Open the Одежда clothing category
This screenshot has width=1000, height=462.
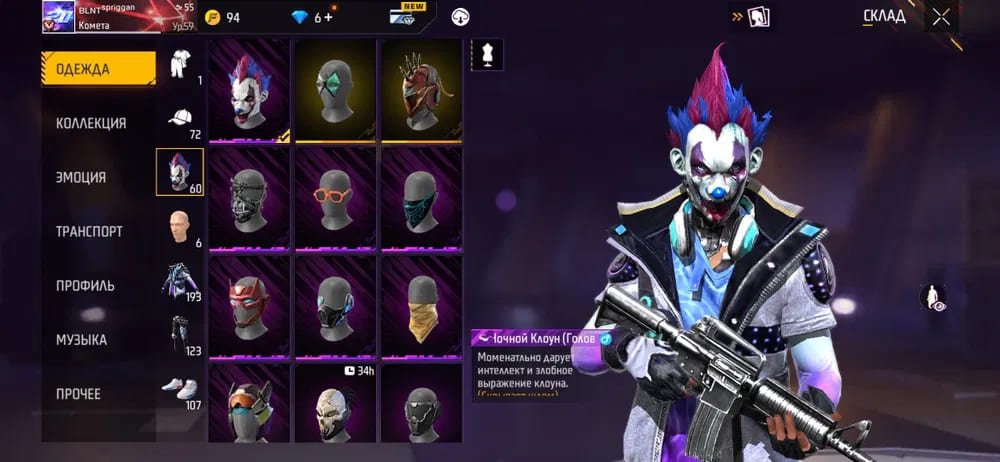click(98, 69)
